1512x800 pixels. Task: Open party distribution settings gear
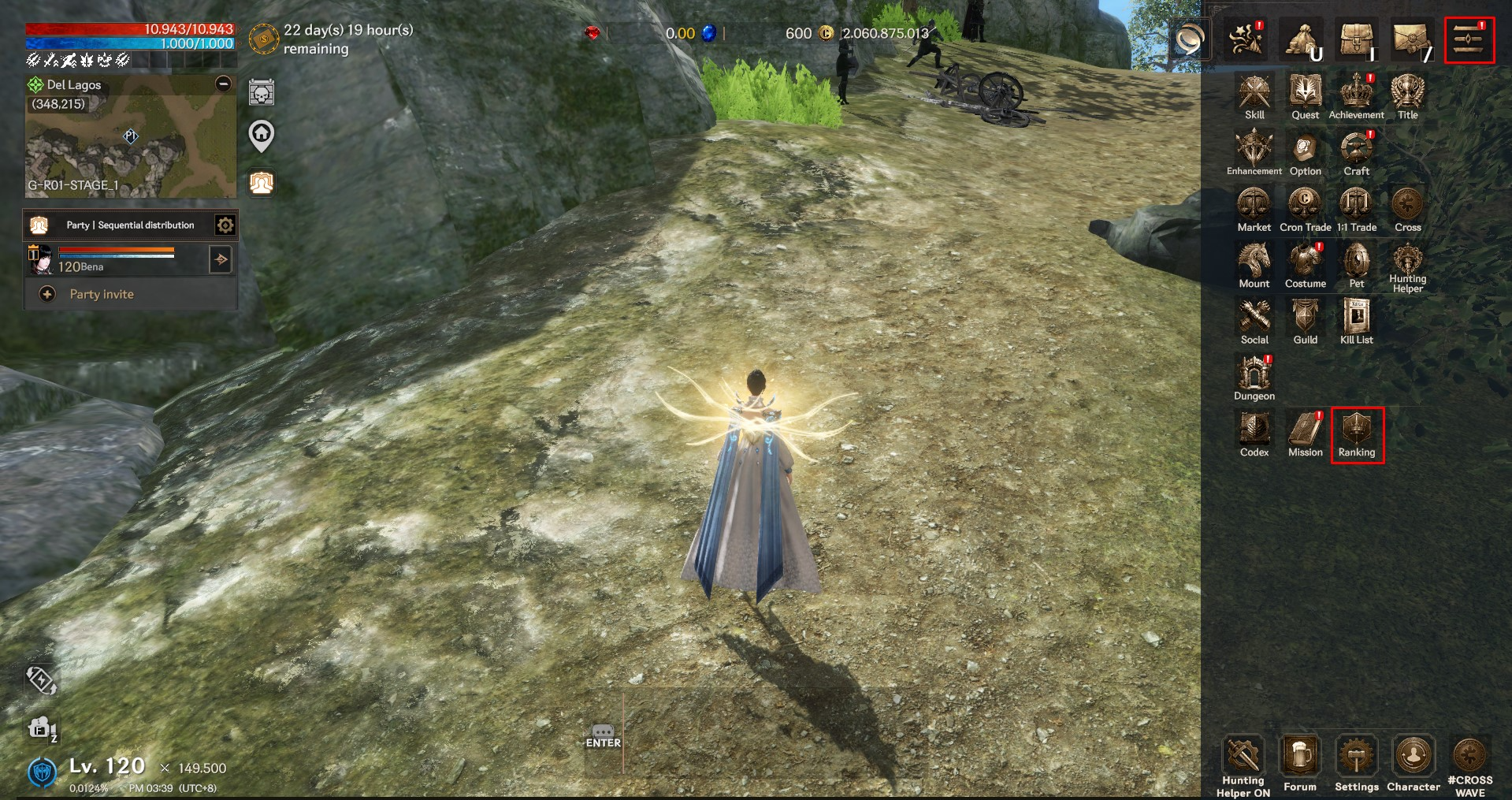tap(225, 225)
